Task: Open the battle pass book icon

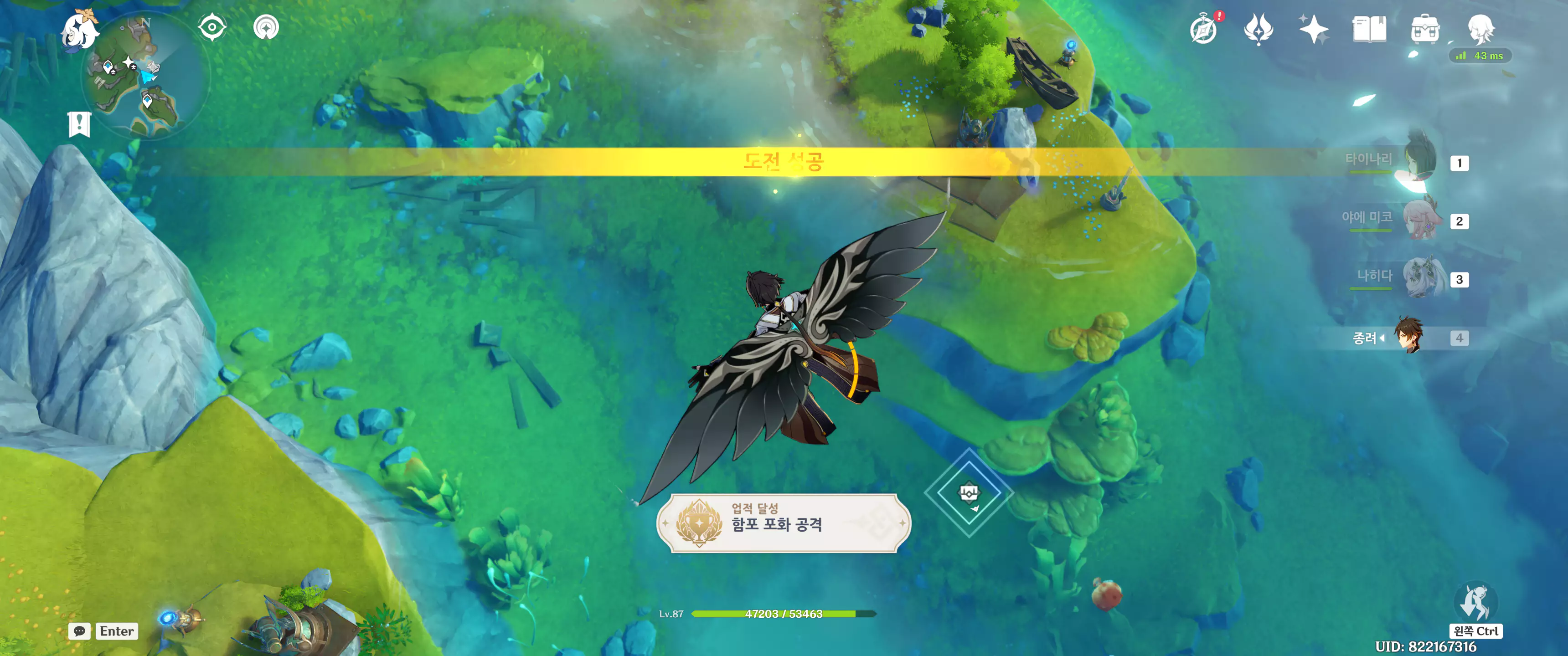Action: tap(1369, 29)
